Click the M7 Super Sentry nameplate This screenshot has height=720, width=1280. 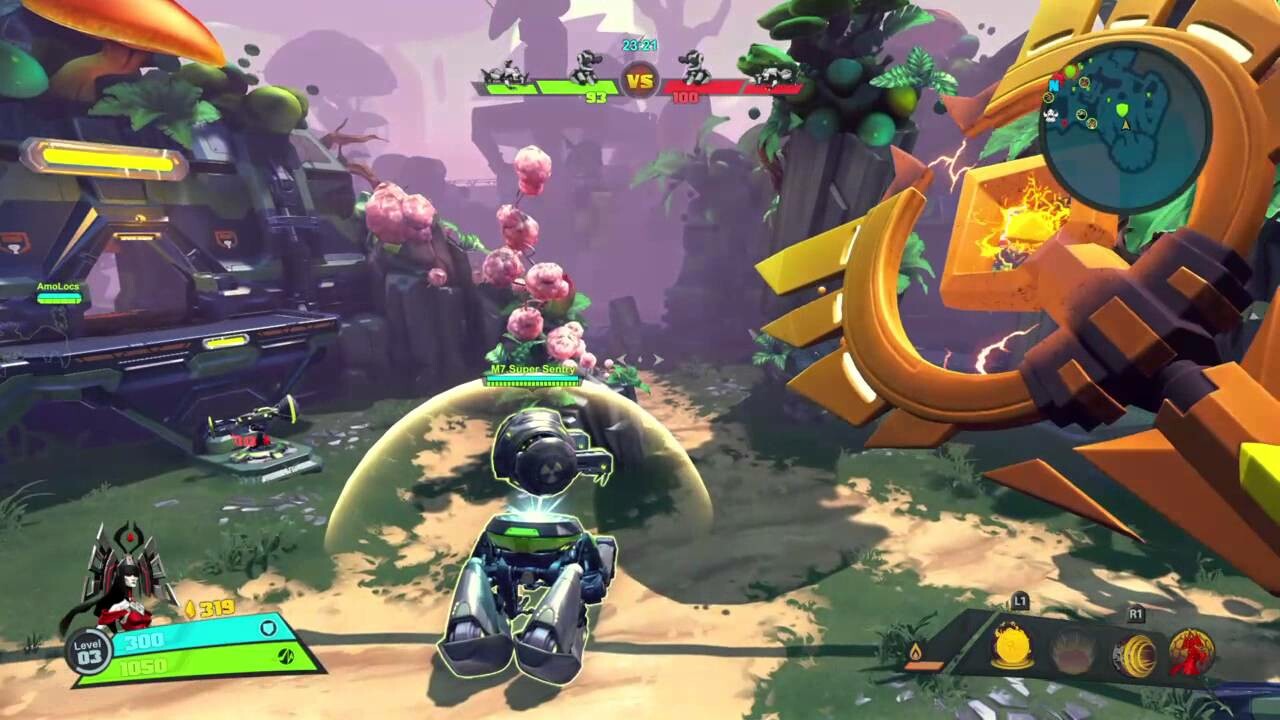click(x=532, y=369)
